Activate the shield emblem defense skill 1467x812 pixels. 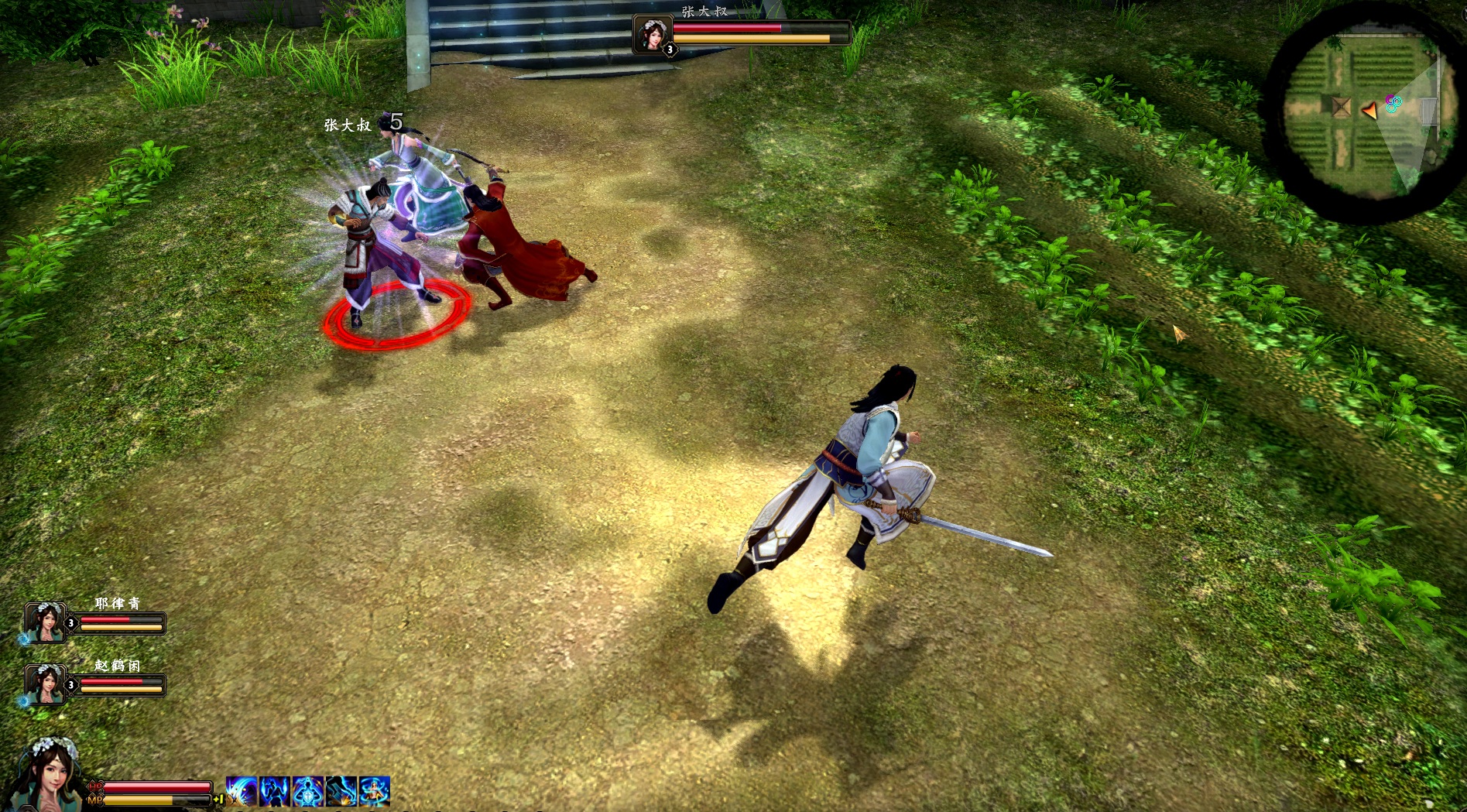308,791
